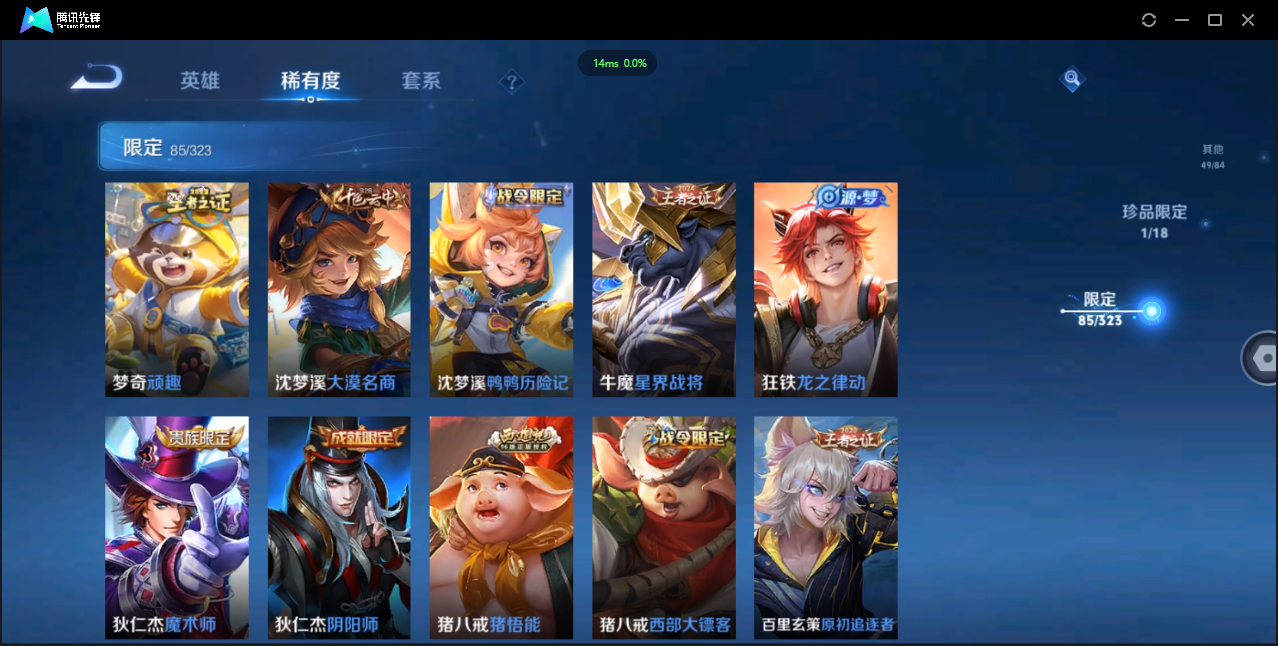Select the 稀有度 tab
The width and height of the screenshot is (1278, 646).
[310, 81]
